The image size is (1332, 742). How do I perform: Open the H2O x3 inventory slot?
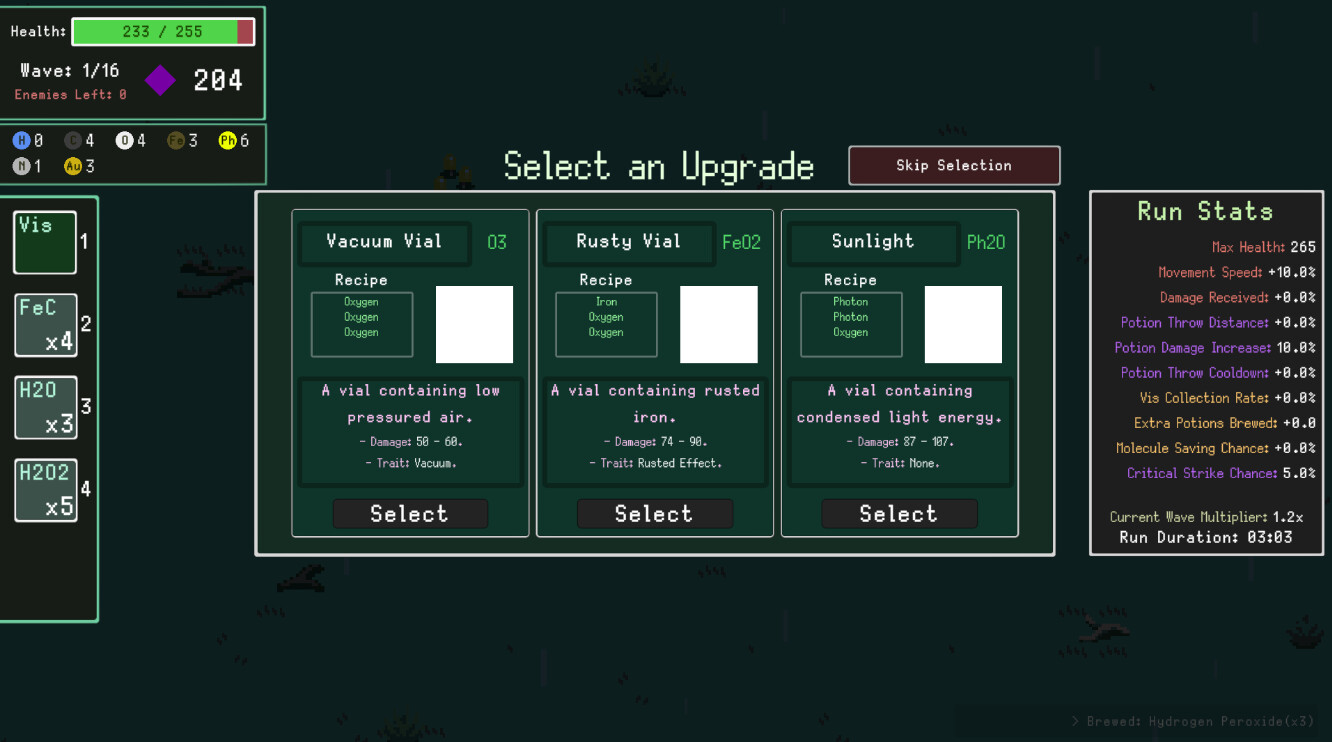(44, 407)
